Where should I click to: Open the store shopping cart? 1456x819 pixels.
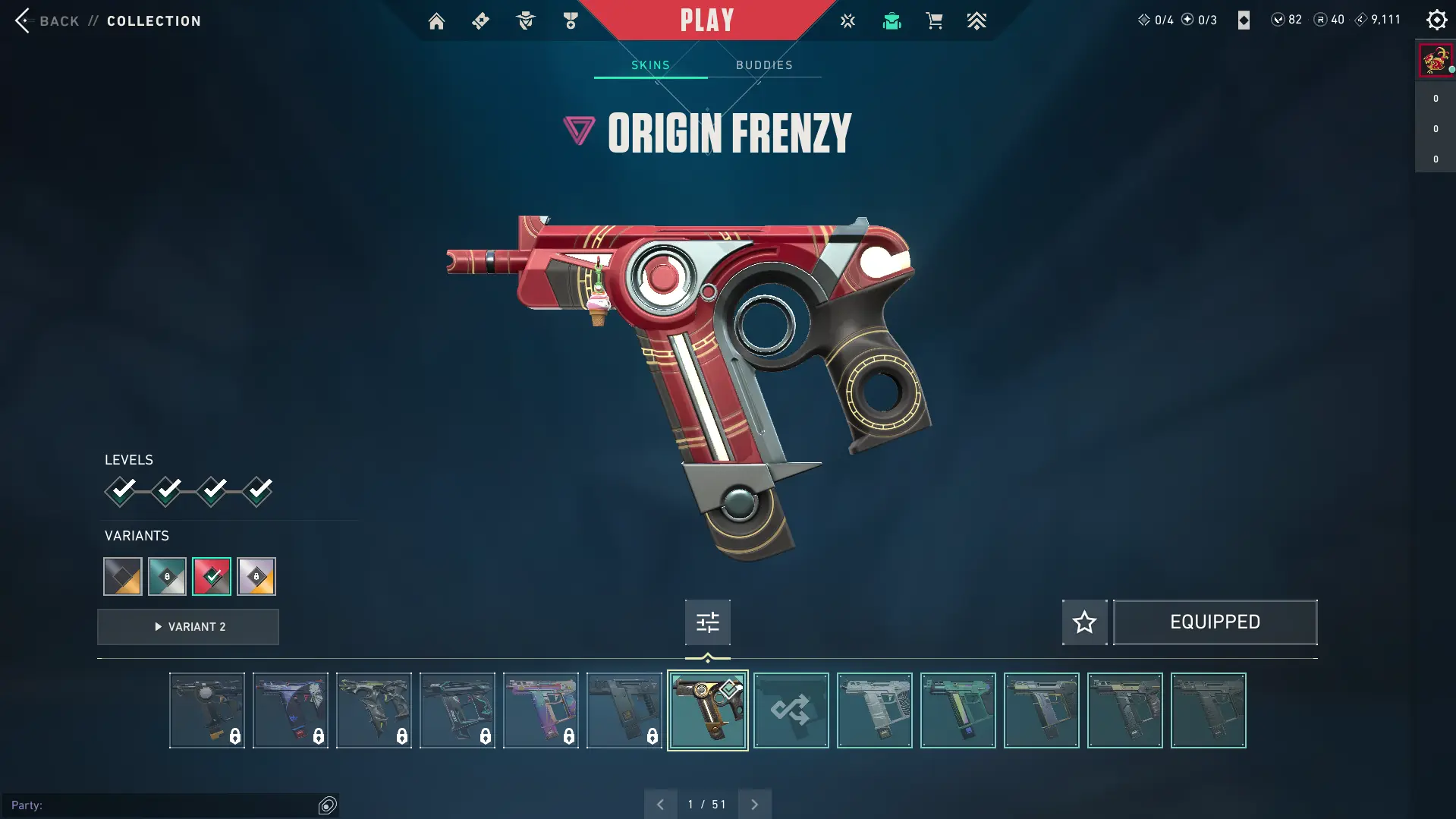point(934,21)
